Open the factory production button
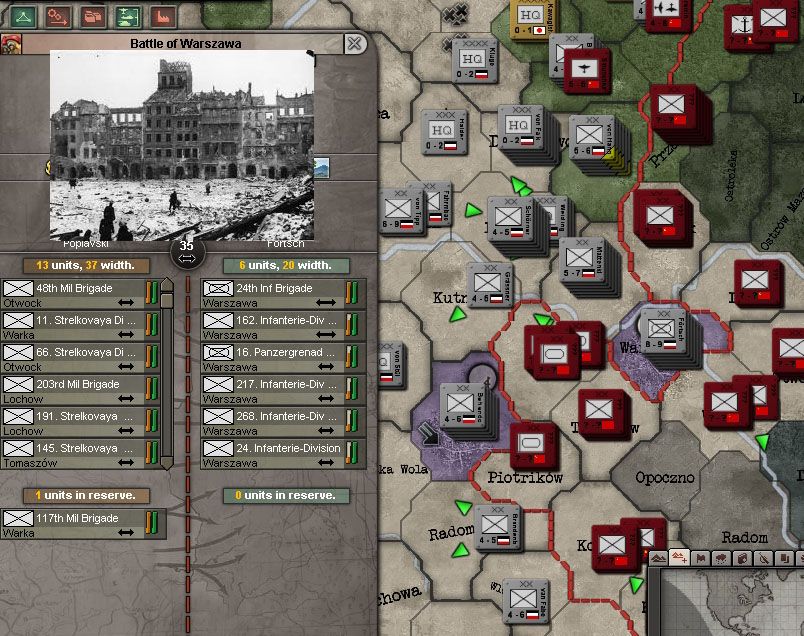The width and height of the screenshot is (804, 636). 161,16
